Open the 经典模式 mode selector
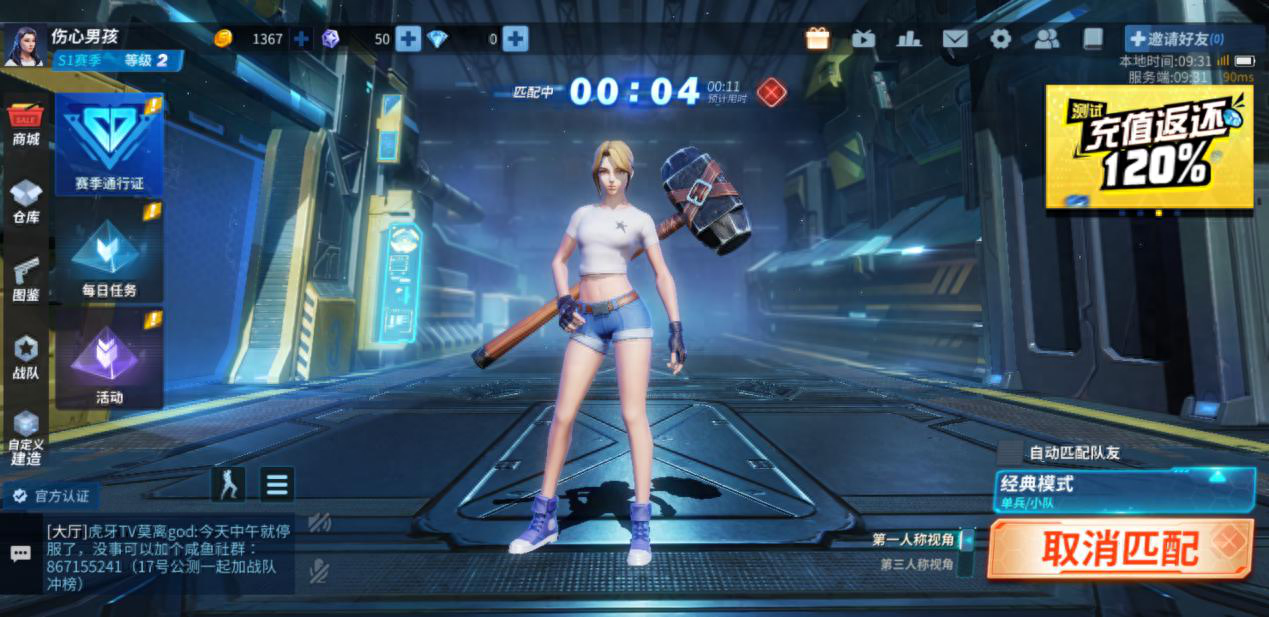This screenshot has width=1269, height=617. [x=1124, y=489]
